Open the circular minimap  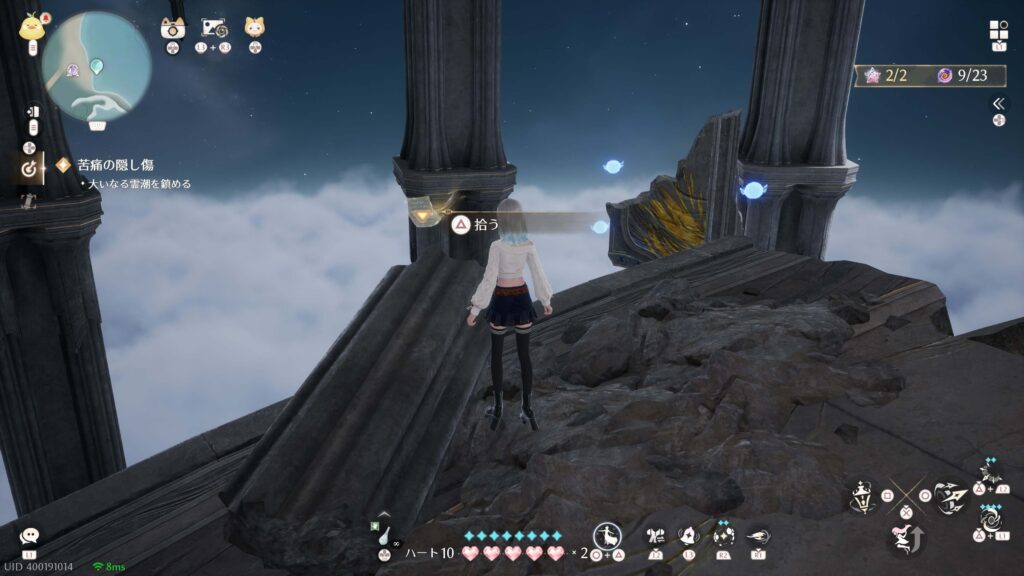(x=96, y=67)
